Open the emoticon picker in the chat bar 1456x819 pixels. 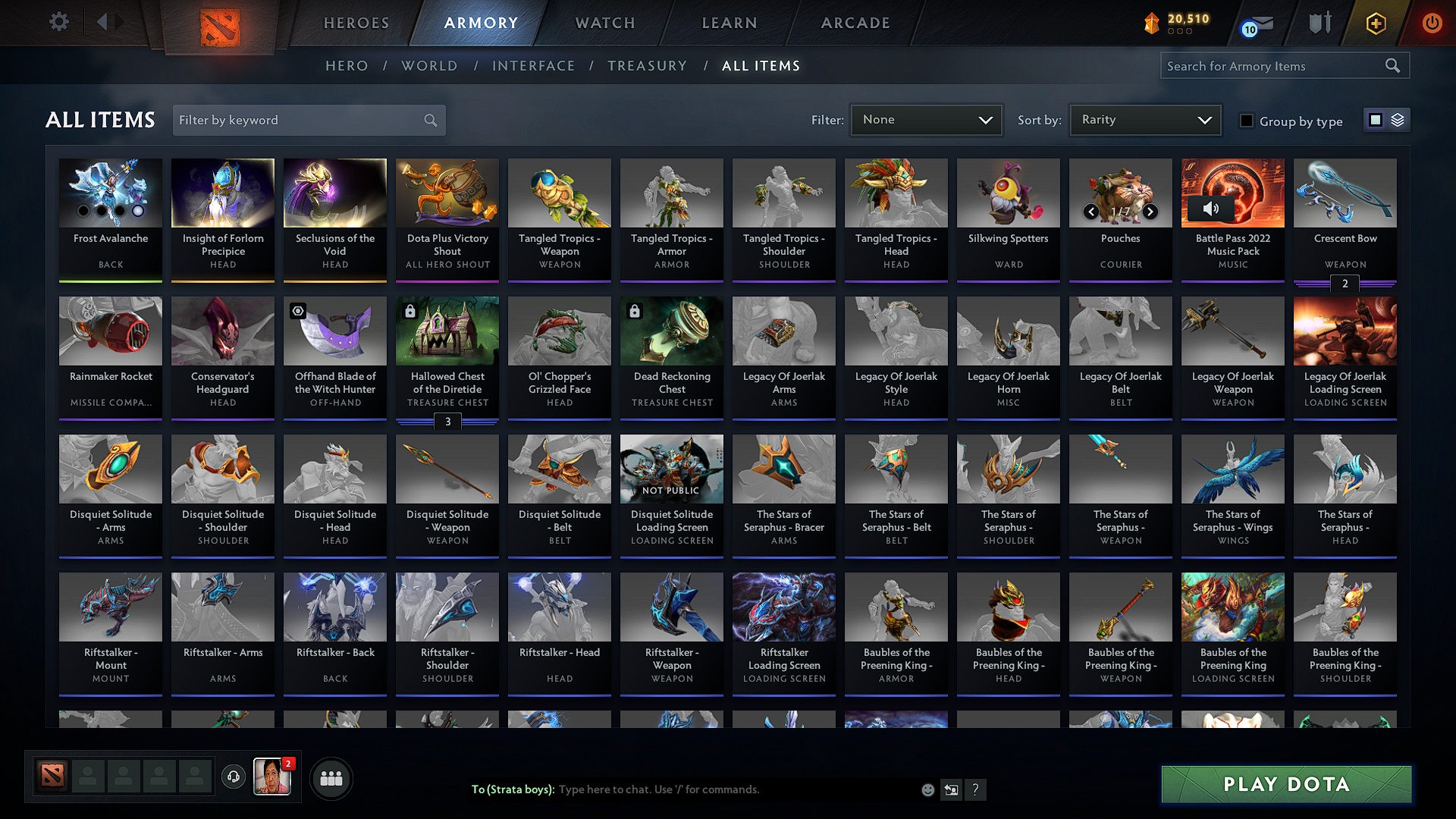click(x=927, y=789)
